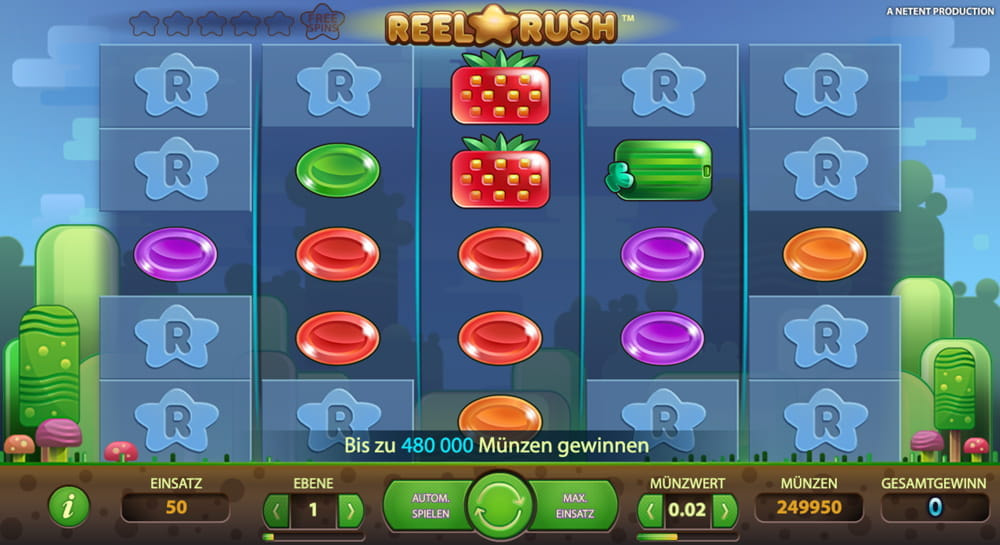Spin the reels with the round arrow button
The width and height of the screenshot is (1000, 545).
point(500,506)
